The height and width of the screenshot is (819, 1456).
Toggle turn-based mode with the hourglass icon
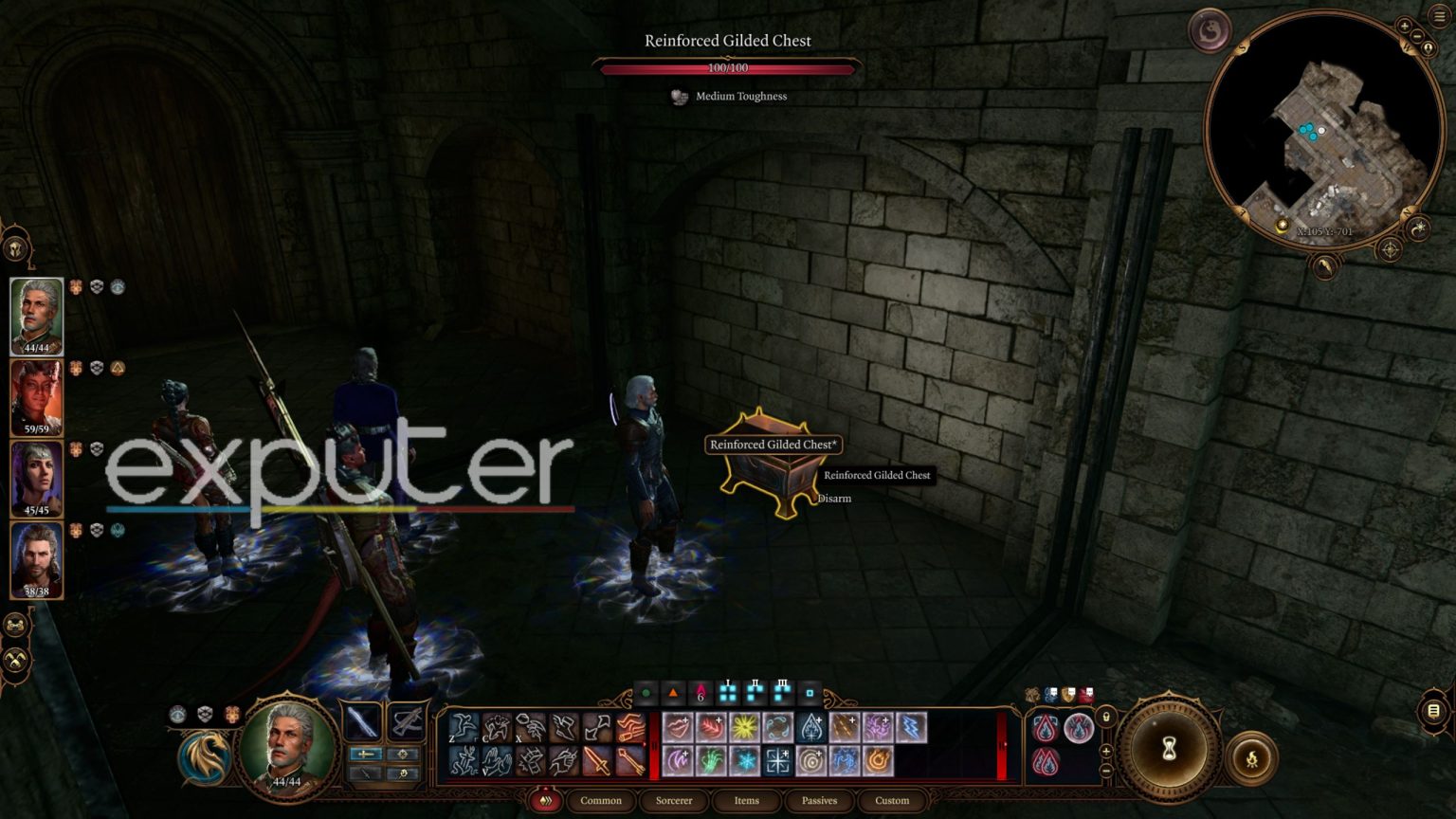(1170, 747)
